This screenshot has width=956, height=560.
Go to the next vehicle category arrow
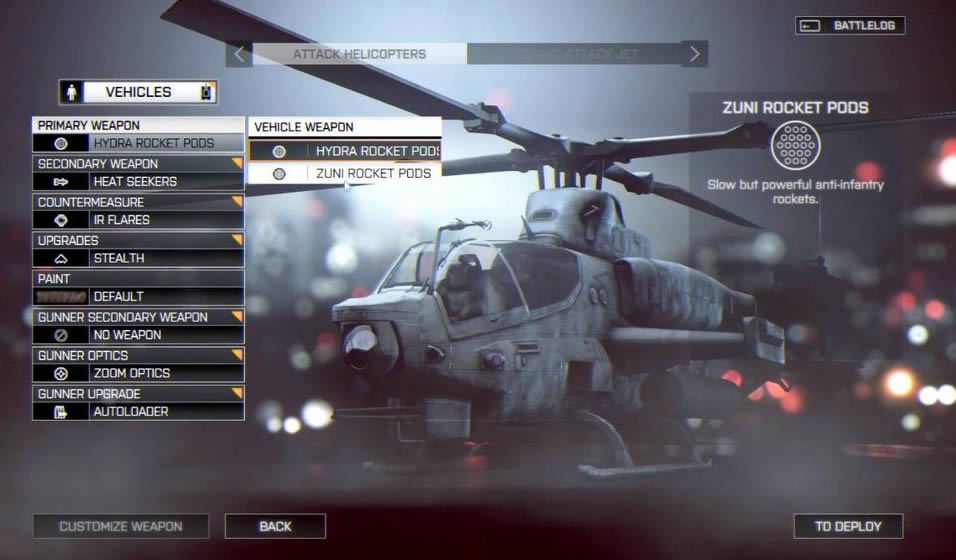coord(696,54)
